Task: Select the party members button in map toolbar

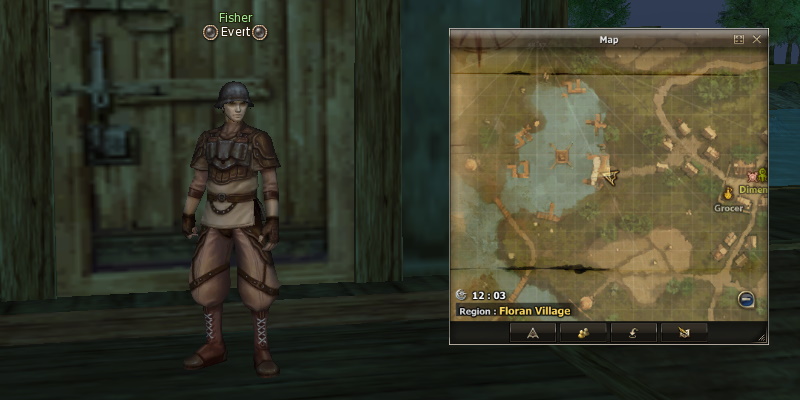Action: pyautogui.click(x=583, y=332)
